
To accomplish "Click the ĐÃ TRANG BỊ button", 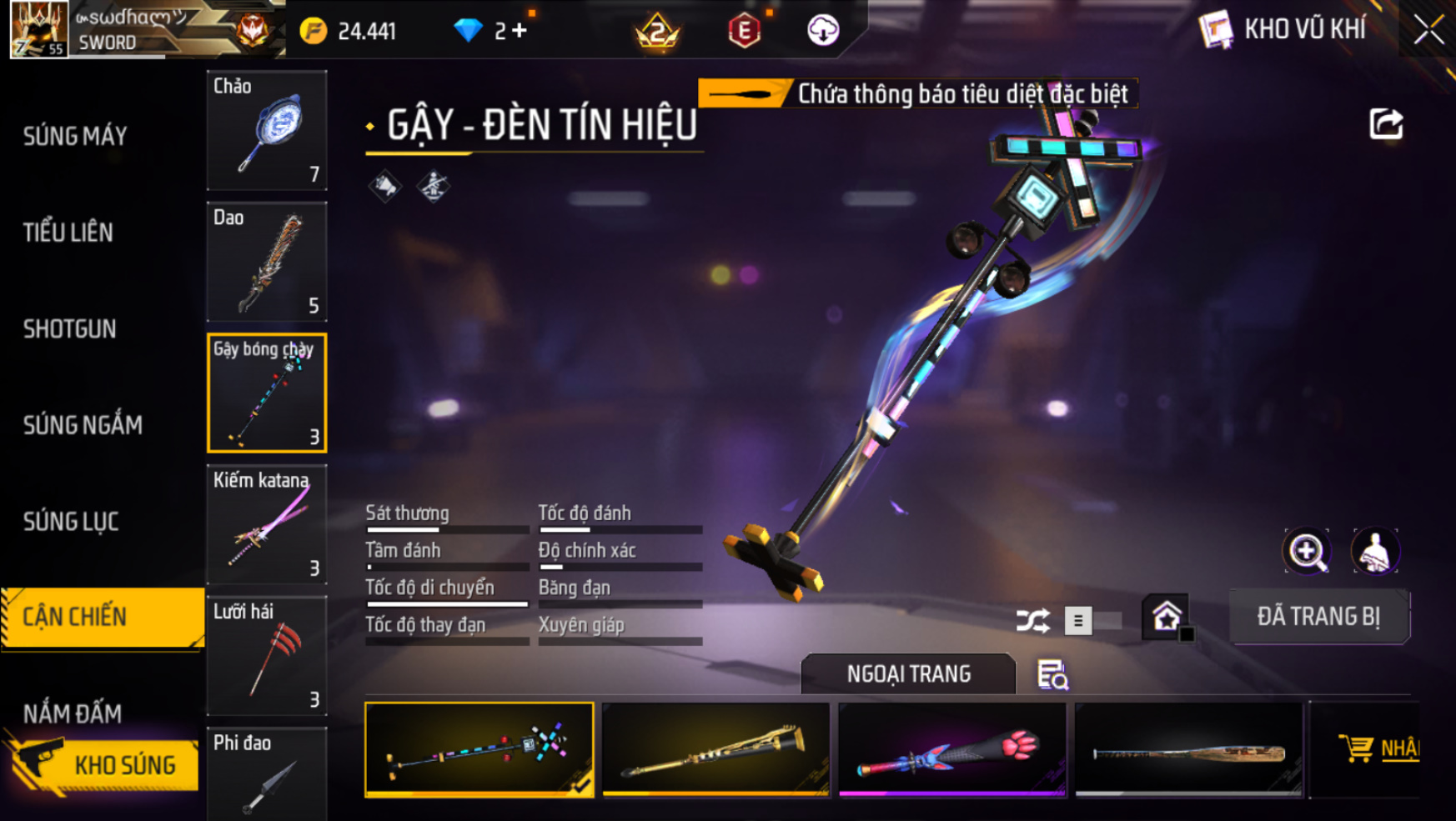I will coord(1318,617).
